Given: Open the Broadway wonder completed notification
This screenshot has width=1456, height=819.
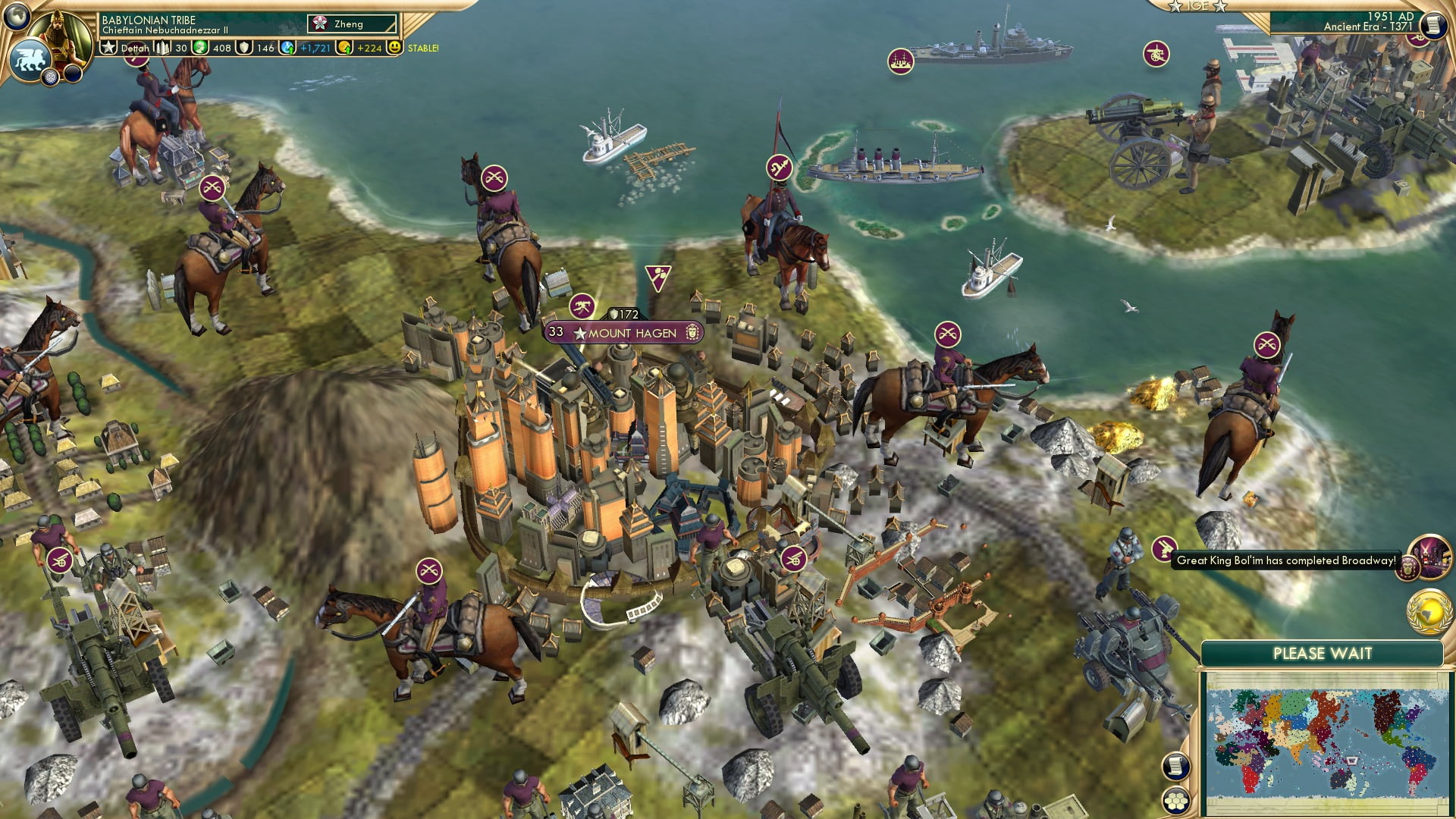Looking at the screenshot, I should point(1285,560).
